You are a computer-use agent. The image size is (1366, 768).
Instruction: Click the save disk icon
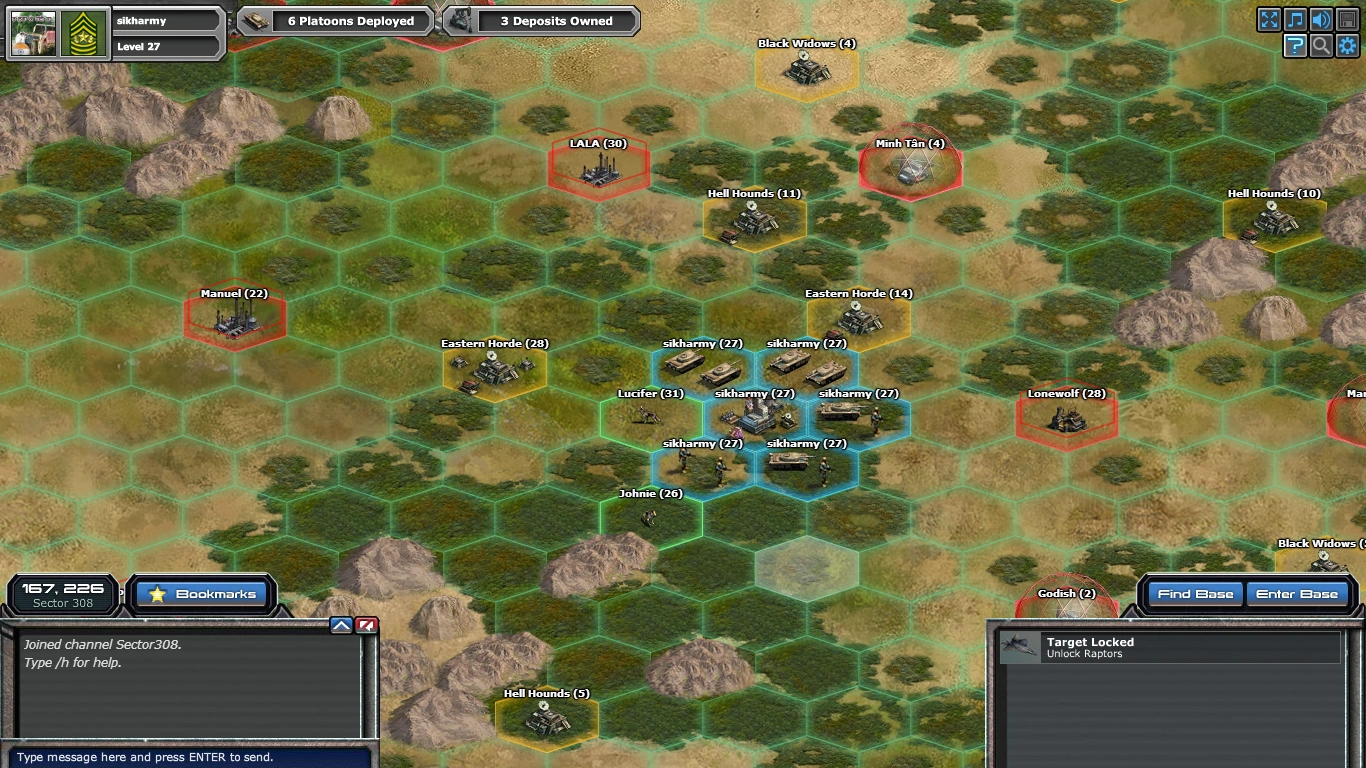point(1348,19)
